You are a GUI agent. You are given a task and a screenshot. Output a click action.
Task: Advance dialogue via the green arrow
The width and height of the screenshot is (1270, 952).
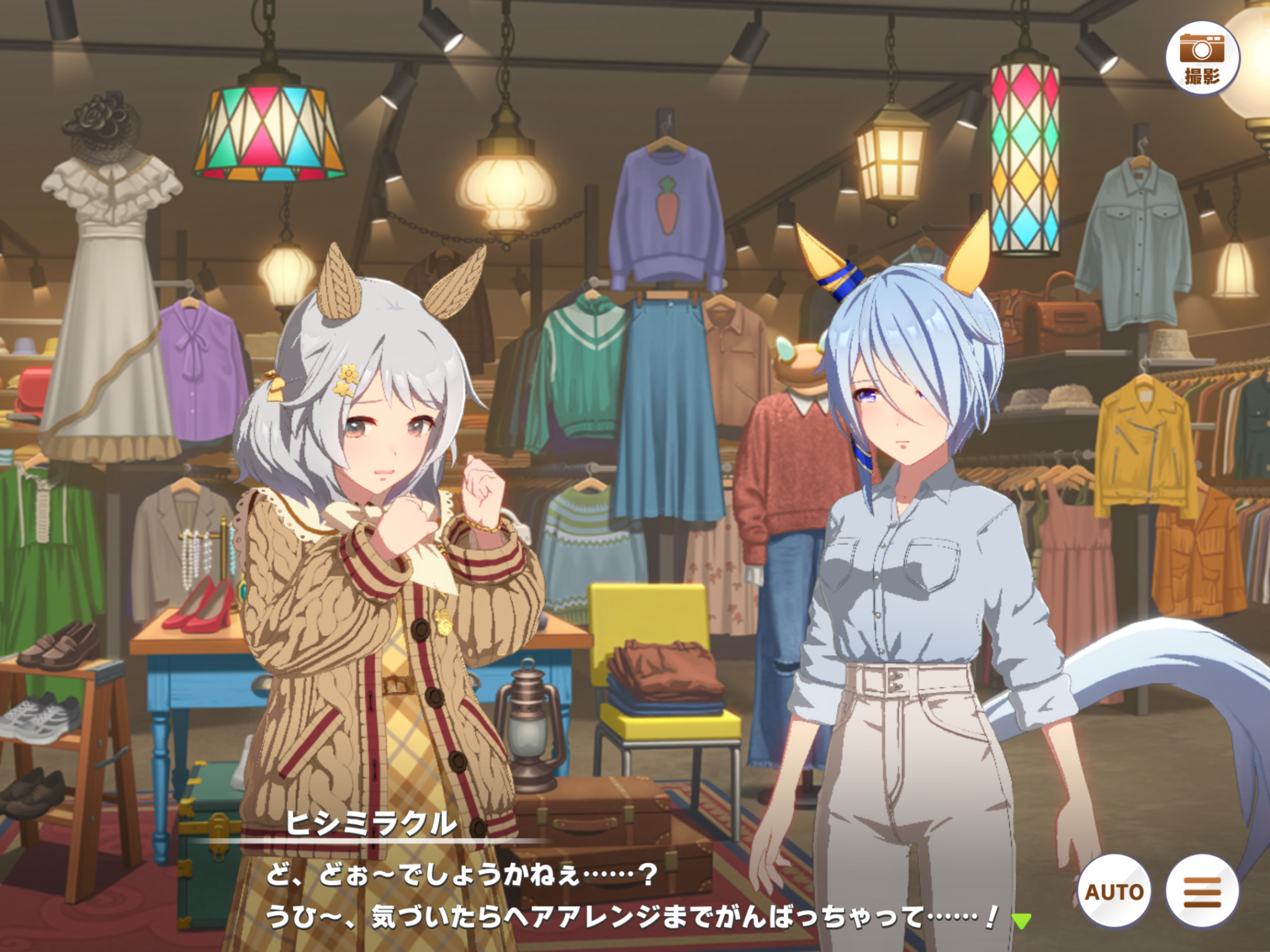[x=1021, y=920]
